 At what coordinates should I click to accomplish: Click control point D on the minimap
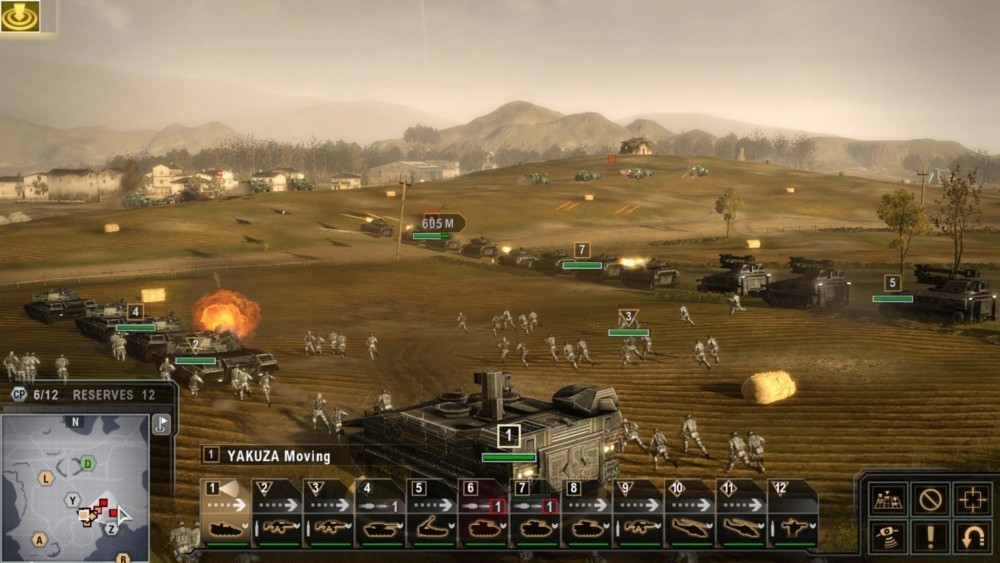coord(88,463)
